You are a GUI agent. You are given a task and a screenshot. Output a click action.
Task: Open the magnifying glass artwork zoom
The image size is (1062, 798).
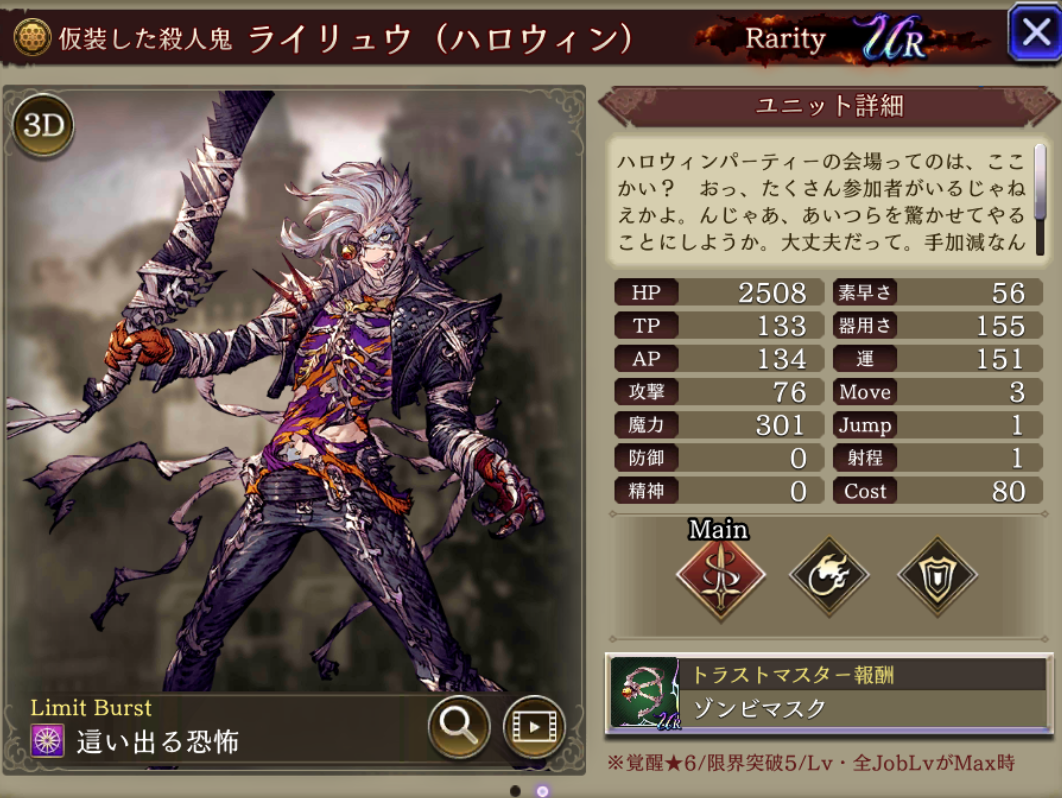[x=458, y=726]
